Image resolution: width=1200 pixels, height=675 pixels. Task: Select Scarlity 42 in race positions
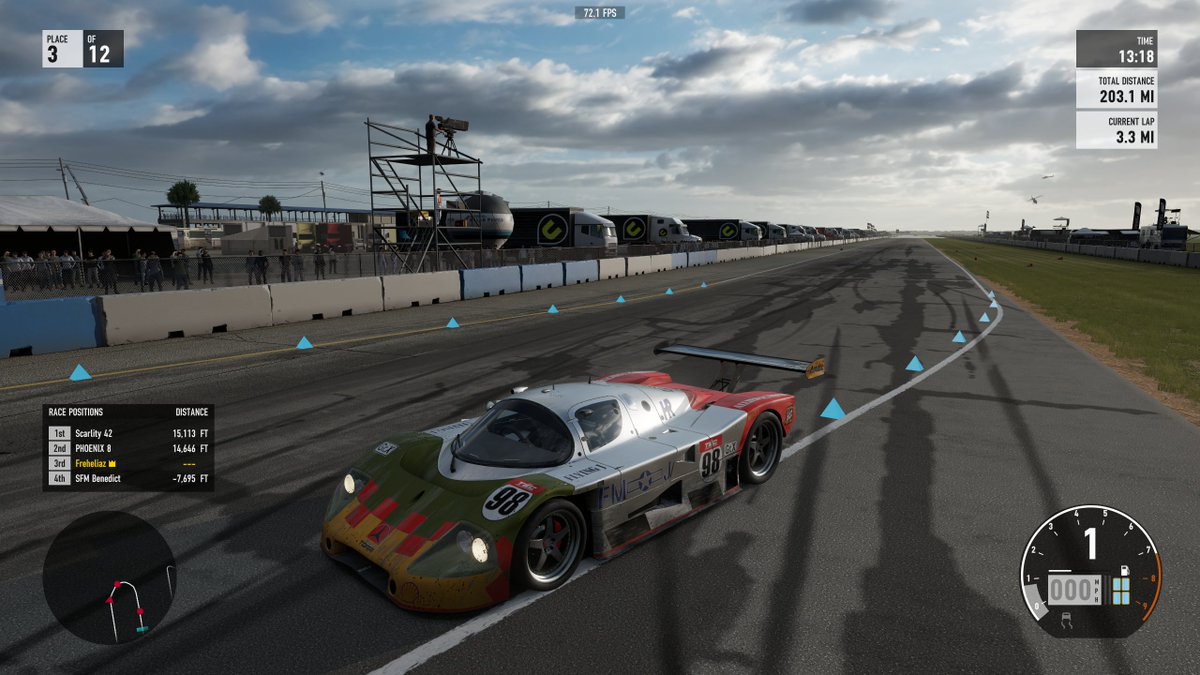[127, 433]
